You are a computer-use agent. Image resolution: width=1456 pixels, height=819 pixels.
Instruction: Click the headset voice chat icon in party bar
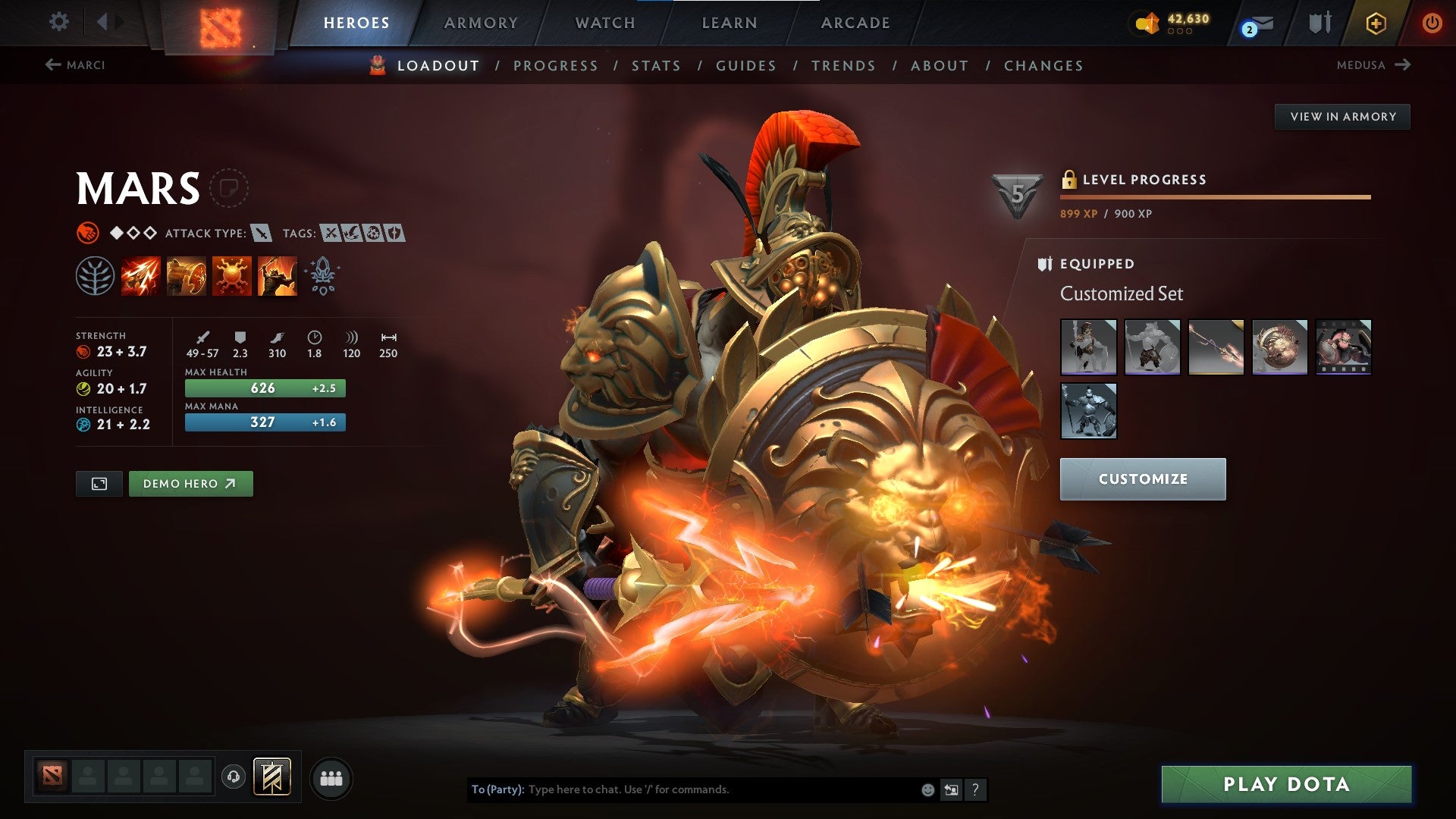233,777
